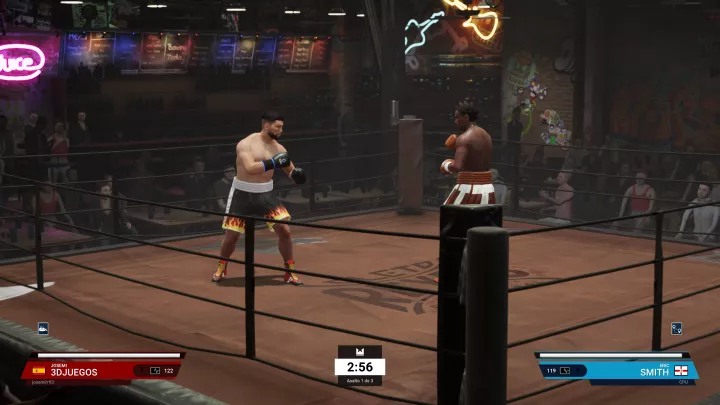Viewport: 720px width, 405px height.
Task: Click the small status icon above SMITH
Action: 676,328
